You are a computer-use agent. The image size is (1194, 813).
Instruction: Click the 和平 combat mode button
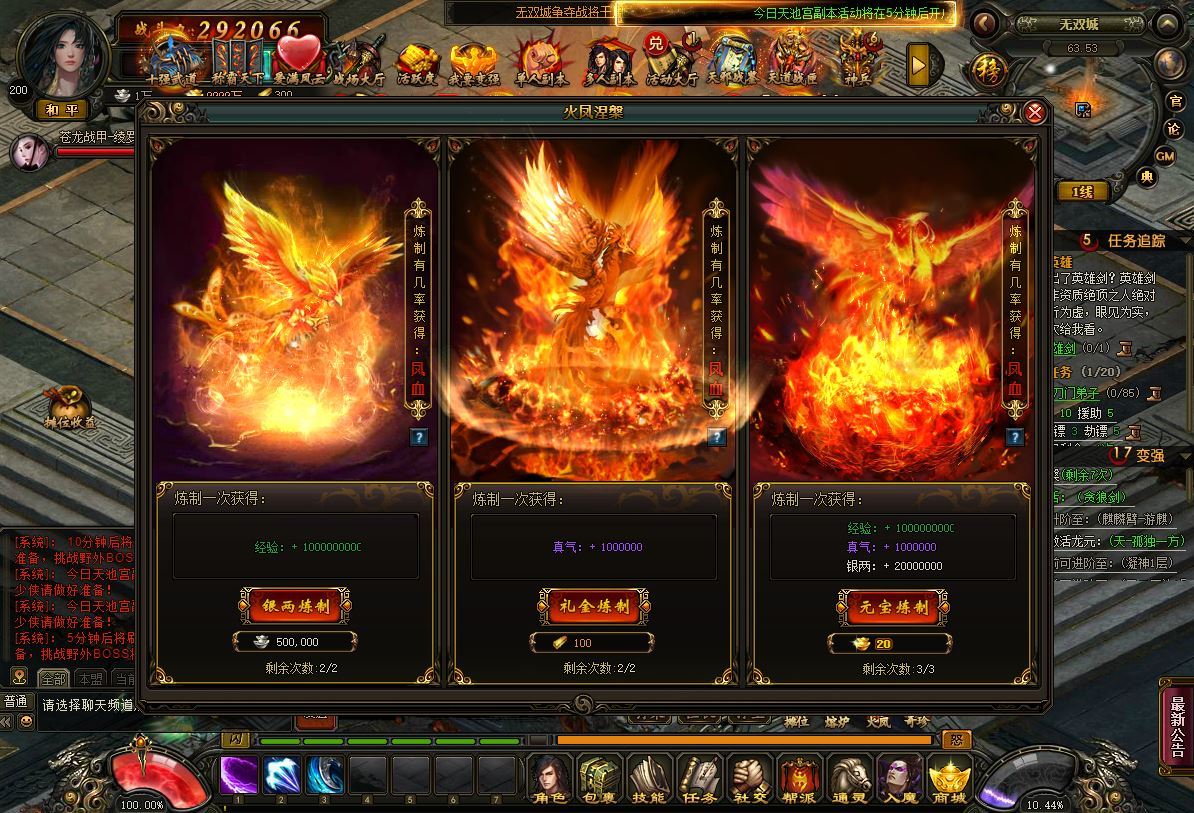pos(62,109)
